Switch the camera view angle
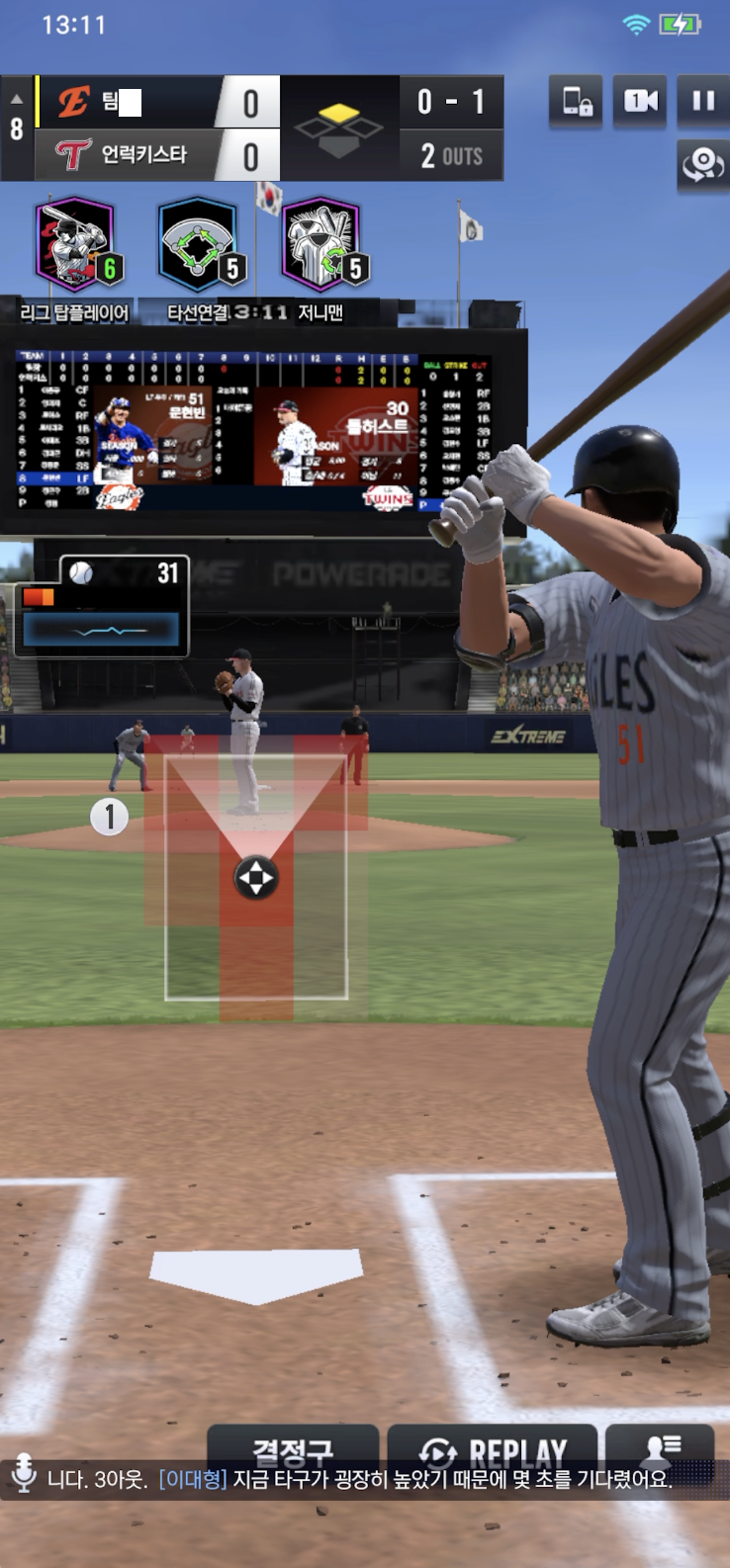The height and width of the screenshot is (1568, 730). pos(702,164)
